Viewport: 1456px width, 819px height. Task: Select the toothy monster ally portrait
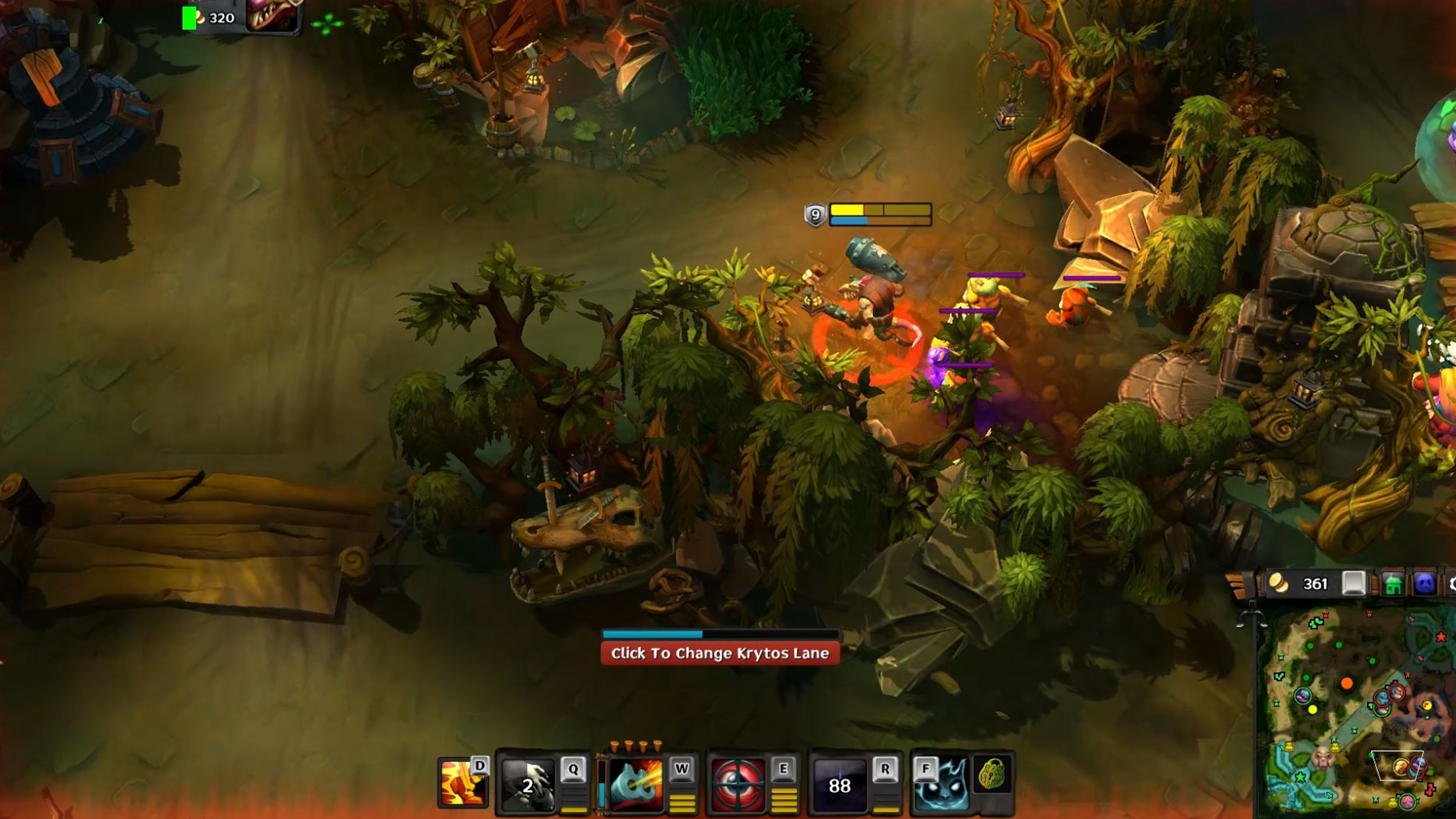coord(272,16)
